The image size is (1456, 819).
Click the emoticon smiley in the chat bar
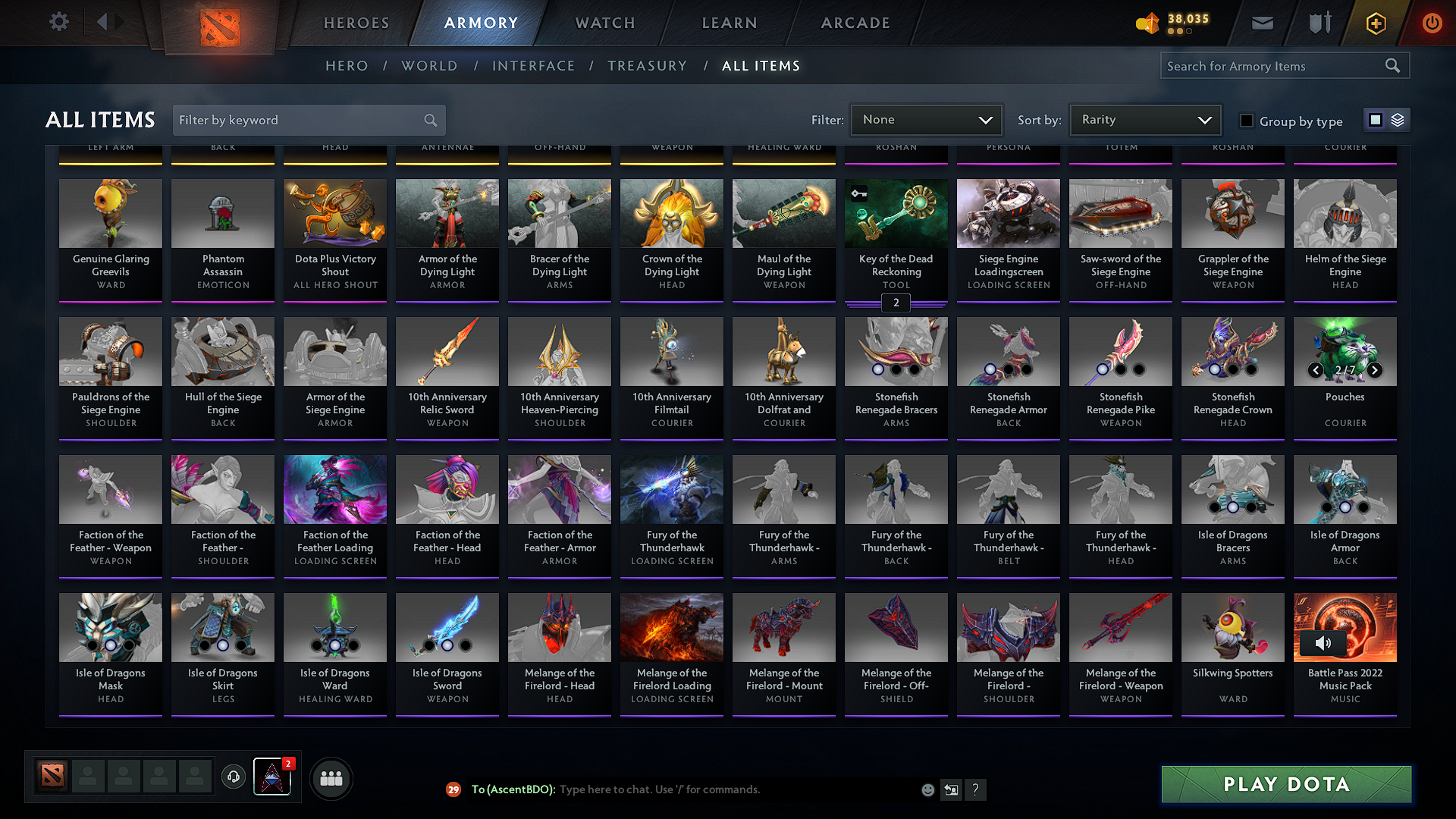[927, 789]
